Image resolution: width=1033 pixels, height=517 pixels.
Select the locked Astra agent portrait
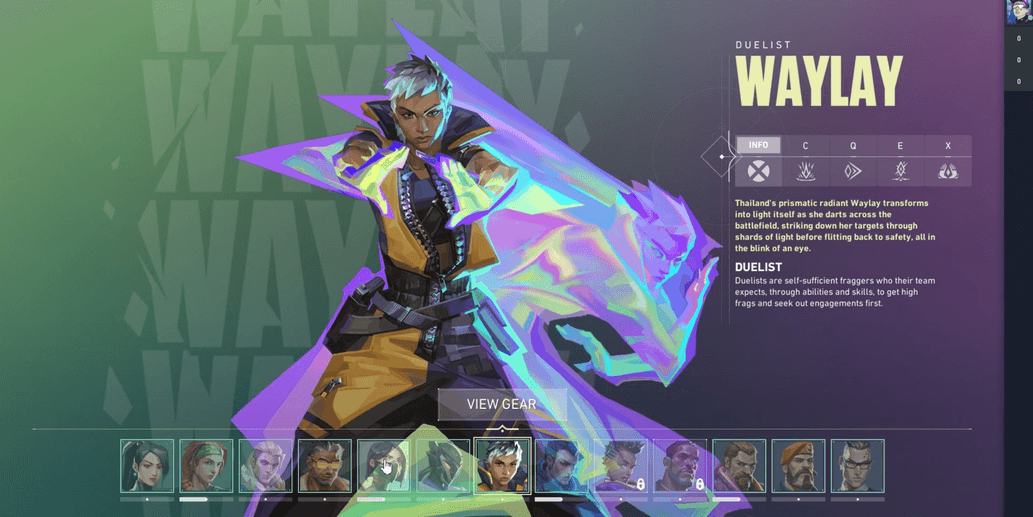(621, 466)
